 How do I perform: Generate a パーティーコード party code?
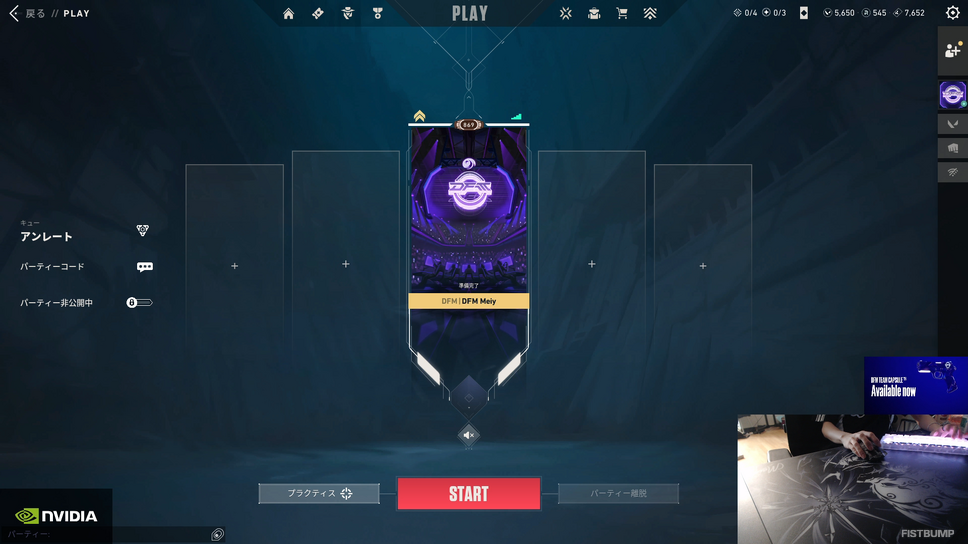click(145, 267)
